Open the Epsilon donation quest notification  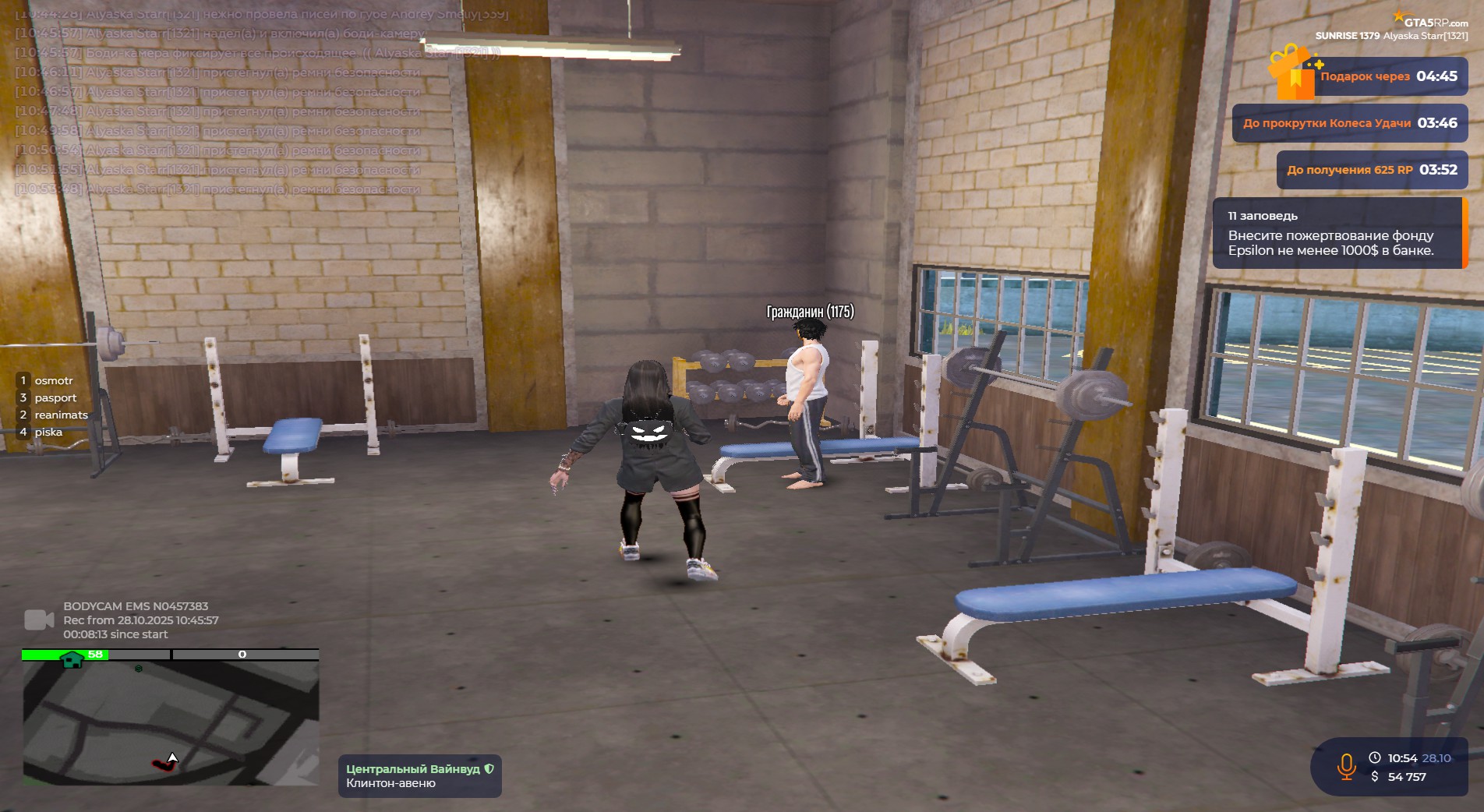pos(1337,233)
